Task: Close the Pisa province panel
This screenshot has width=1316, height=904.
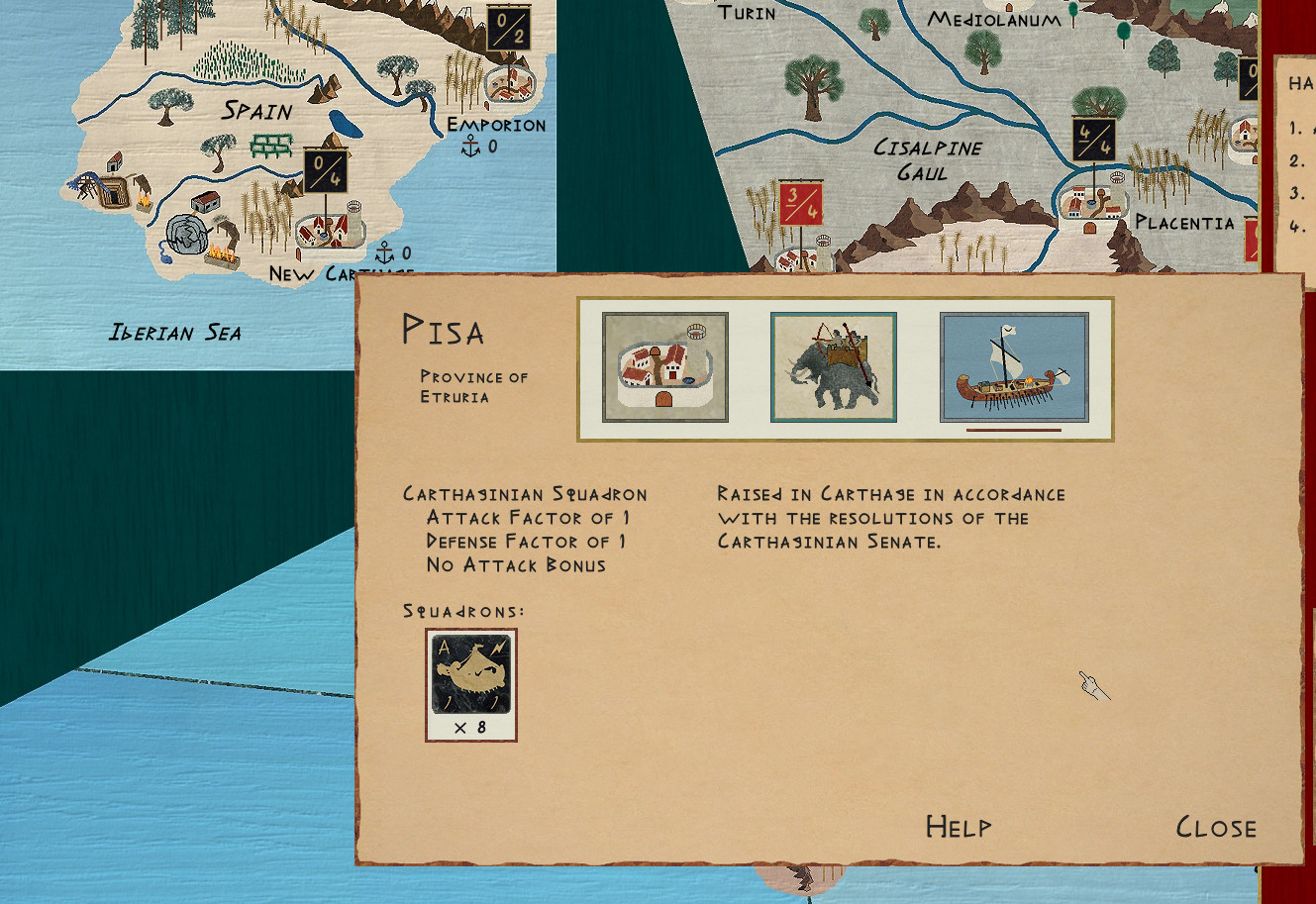Action: pyautogui.click(x=1215, y=827)
